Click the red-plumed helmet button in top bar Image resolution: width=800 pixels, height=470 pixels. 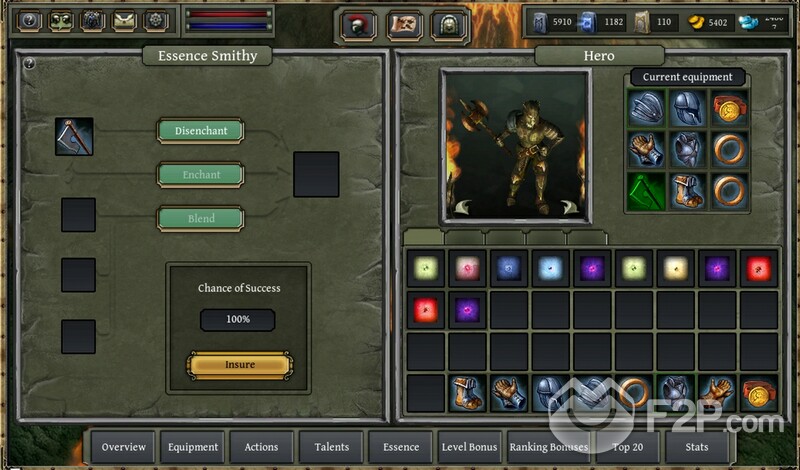pyautogui.click(x=358, y=25)
